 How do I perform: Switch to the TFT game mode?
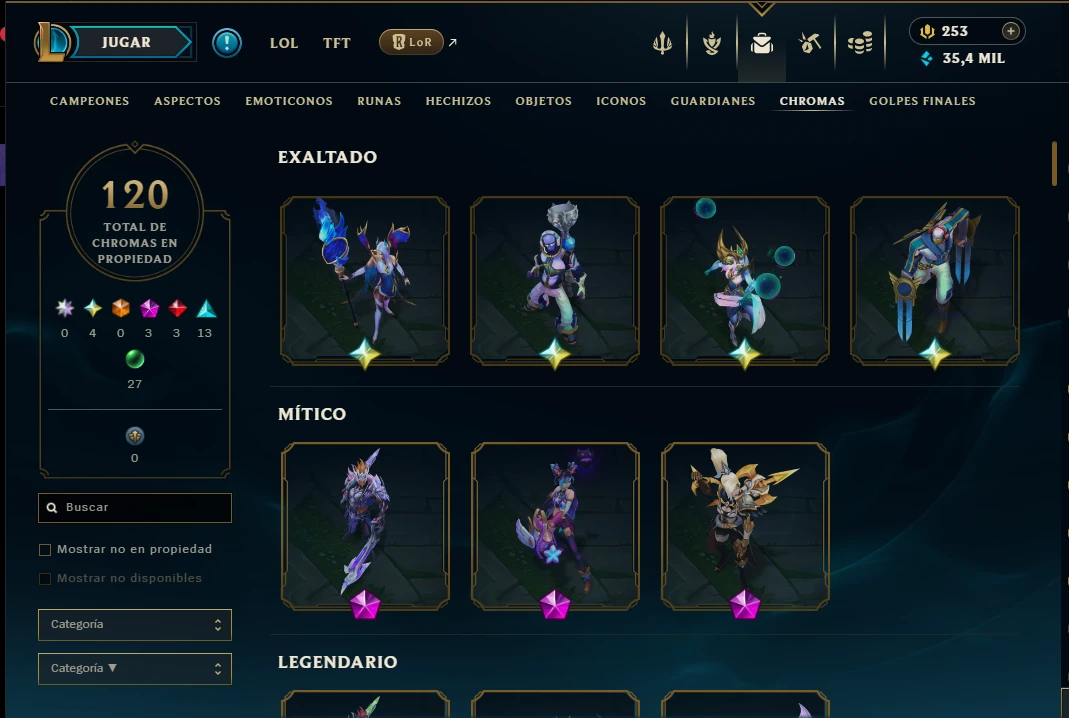(337, 43)
